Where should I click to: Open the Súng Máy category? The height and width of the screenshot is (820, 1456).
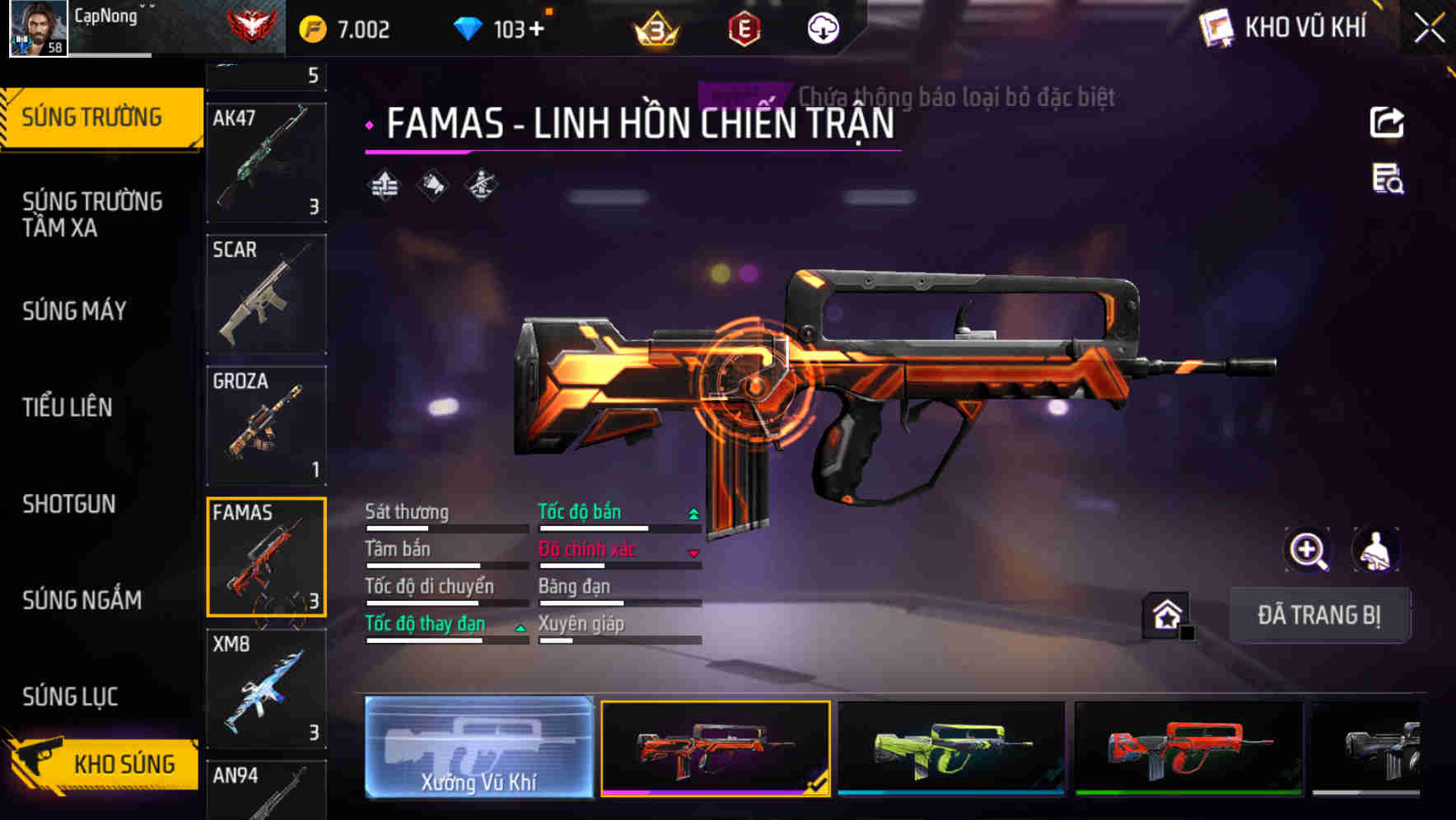75,310
